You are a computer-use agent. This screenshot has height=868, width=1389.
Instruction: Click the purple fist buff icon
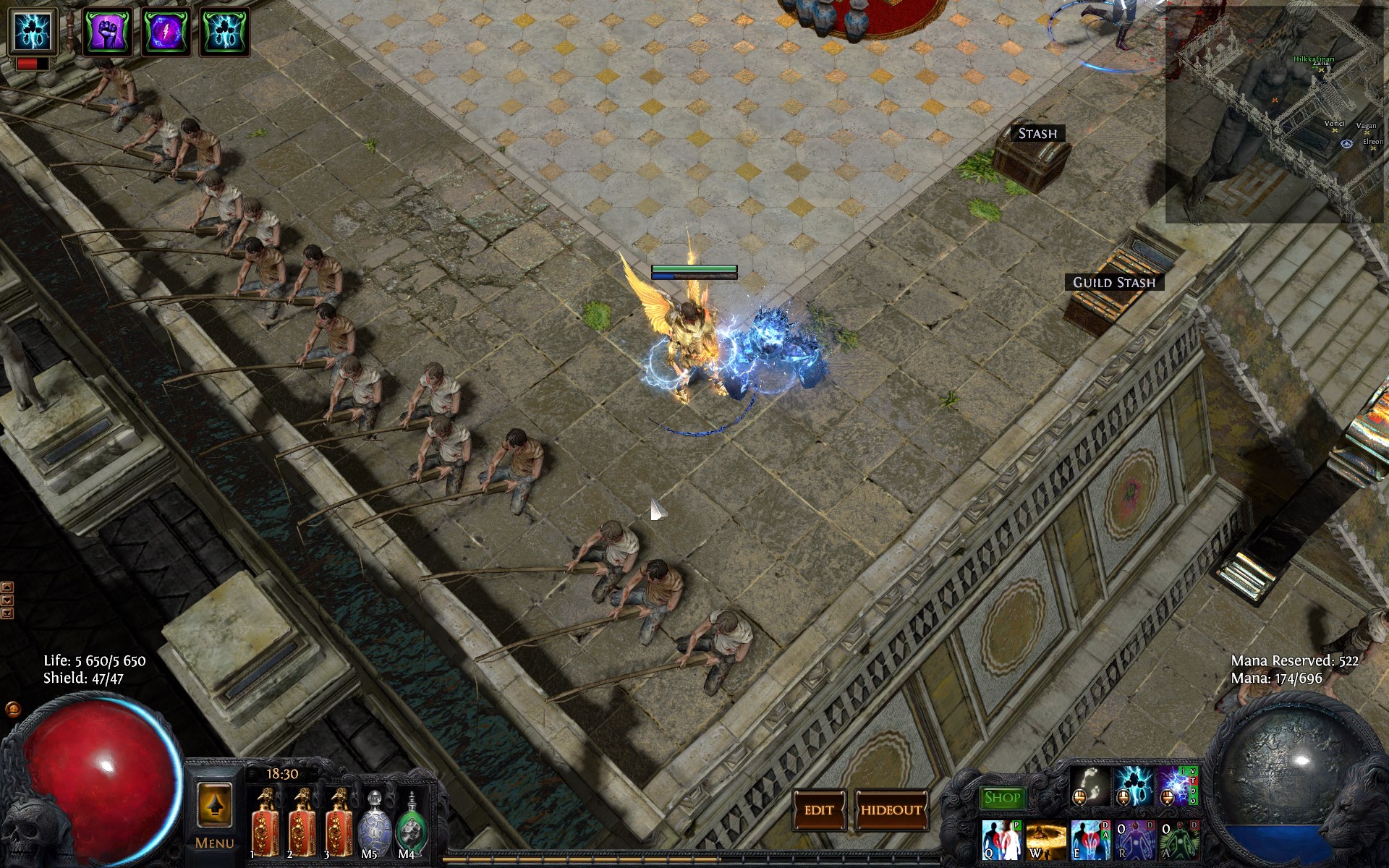click(x=108, y=32)
